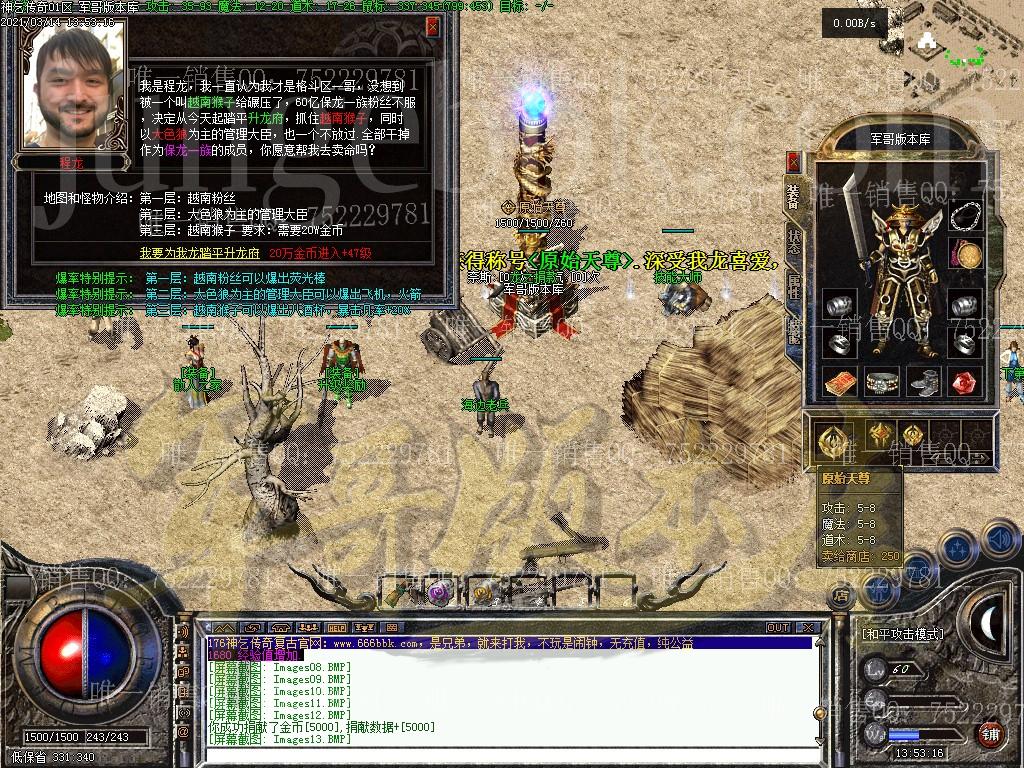
Task: Select the red gem equipment slot
Action: tap(965, 382)
